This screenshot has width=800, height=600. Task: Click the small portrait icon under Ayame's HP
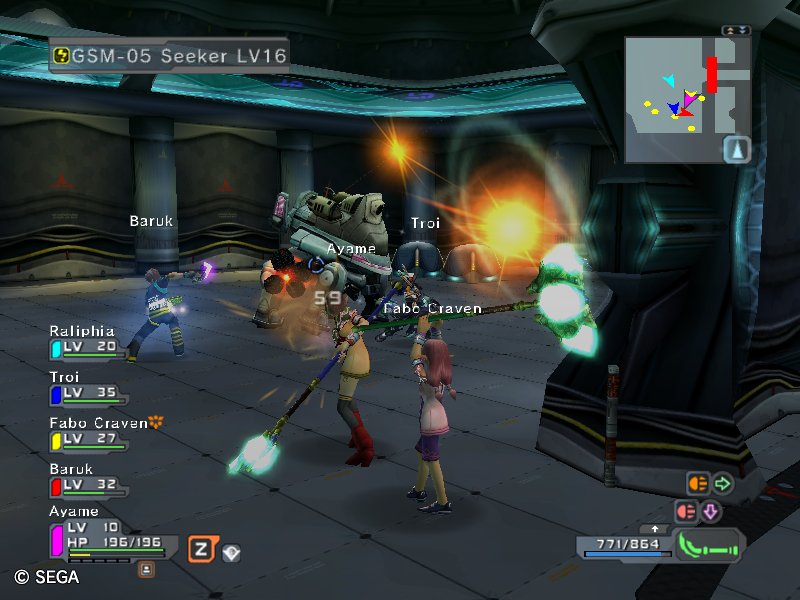coord(146,568)
